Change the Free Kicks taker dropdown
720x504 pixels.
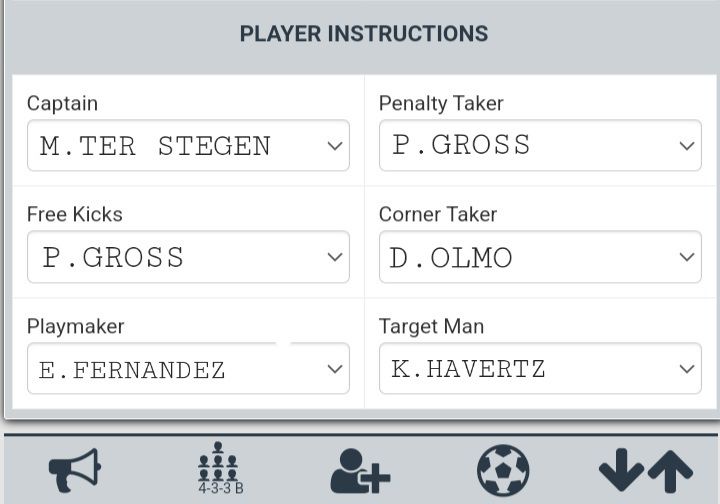[x=188, y=257]
